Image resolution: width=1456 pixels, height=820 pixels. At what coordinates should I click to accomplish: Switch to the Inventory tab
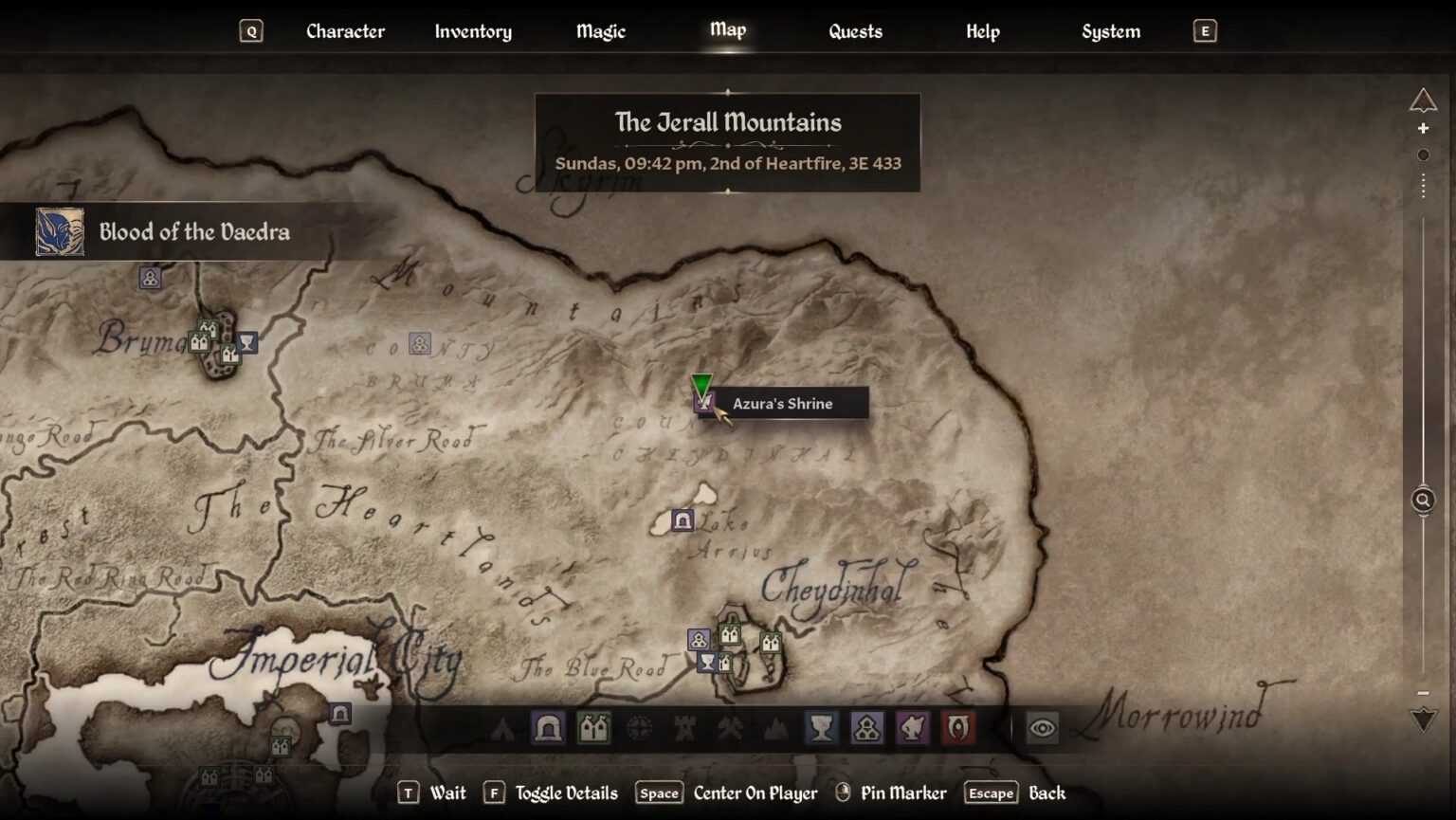click(x=473, y=31)
